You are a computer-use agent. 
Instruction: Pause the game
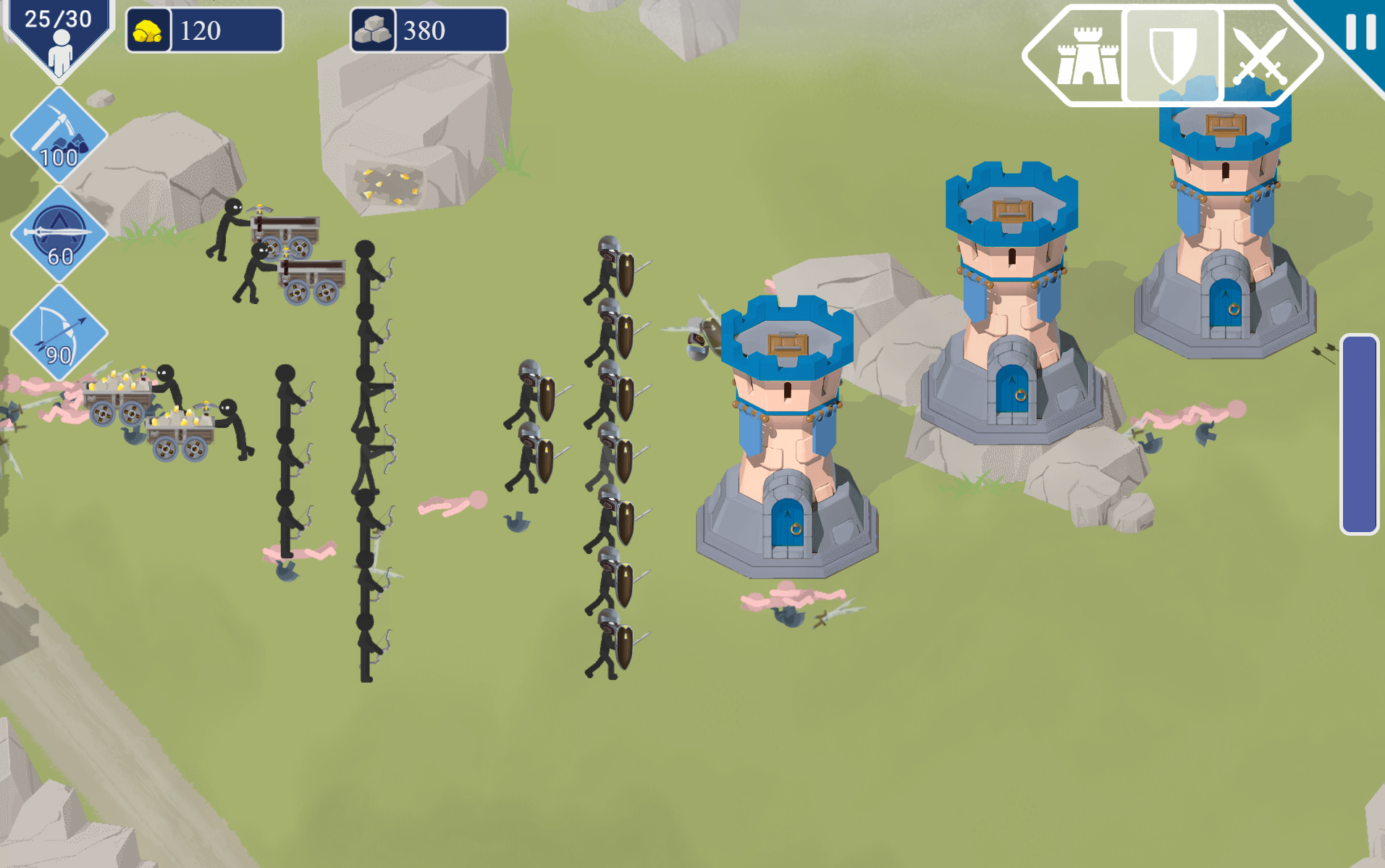point(1360,33)
